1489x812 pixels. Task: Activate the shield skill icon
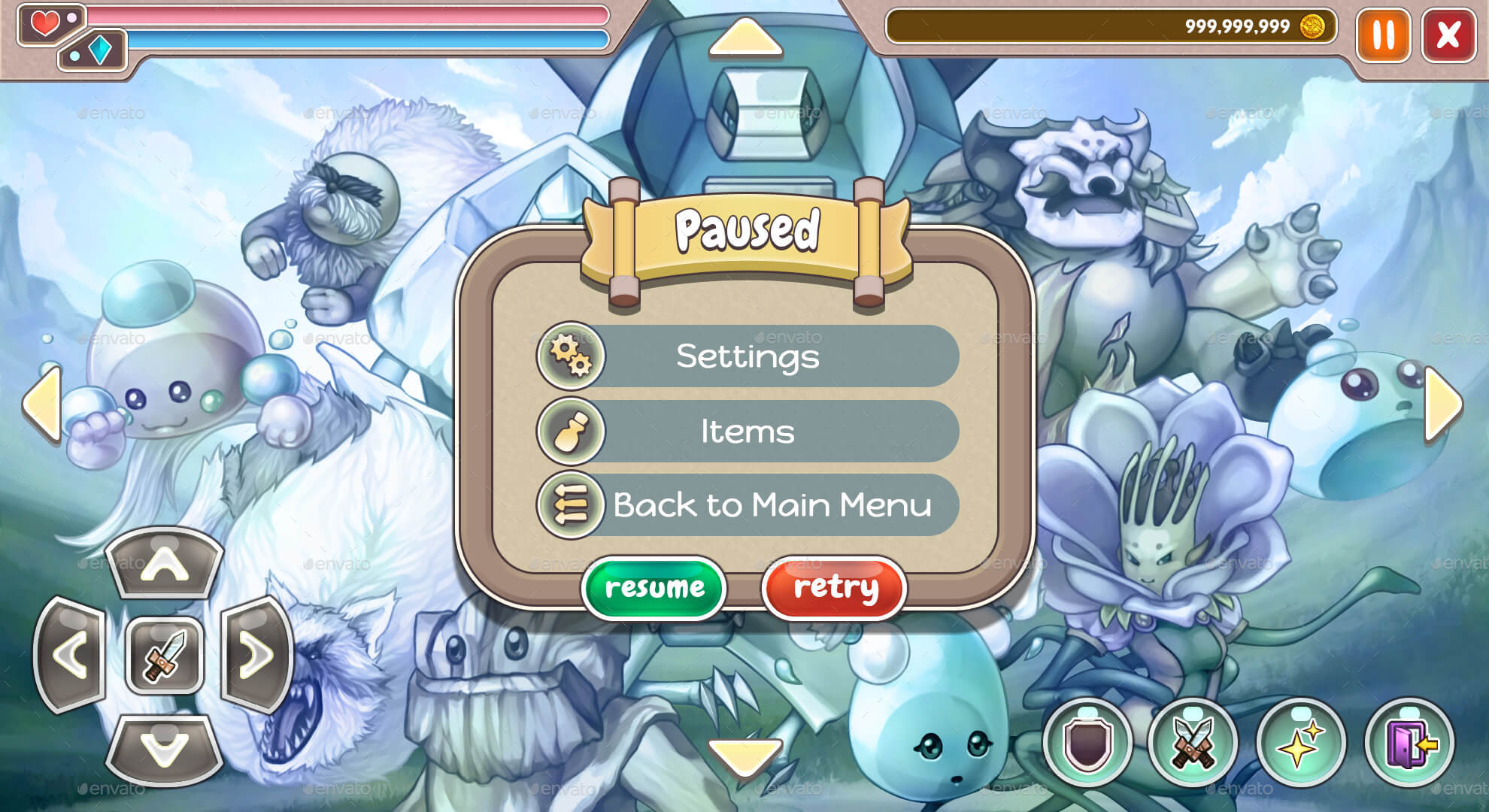1091,741
